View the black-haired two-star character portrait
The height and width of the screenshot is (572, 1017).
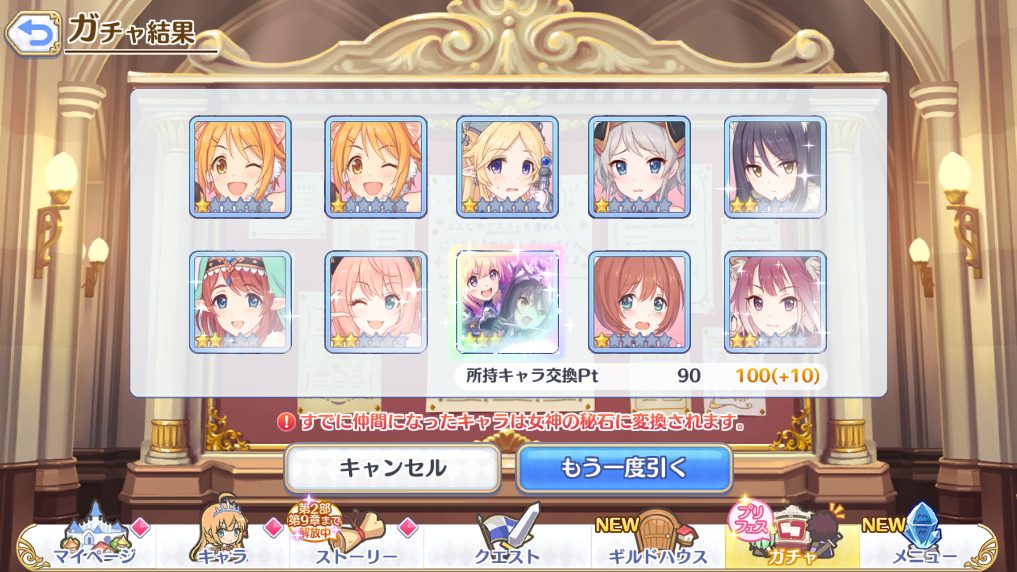click(x=775, y=167)
